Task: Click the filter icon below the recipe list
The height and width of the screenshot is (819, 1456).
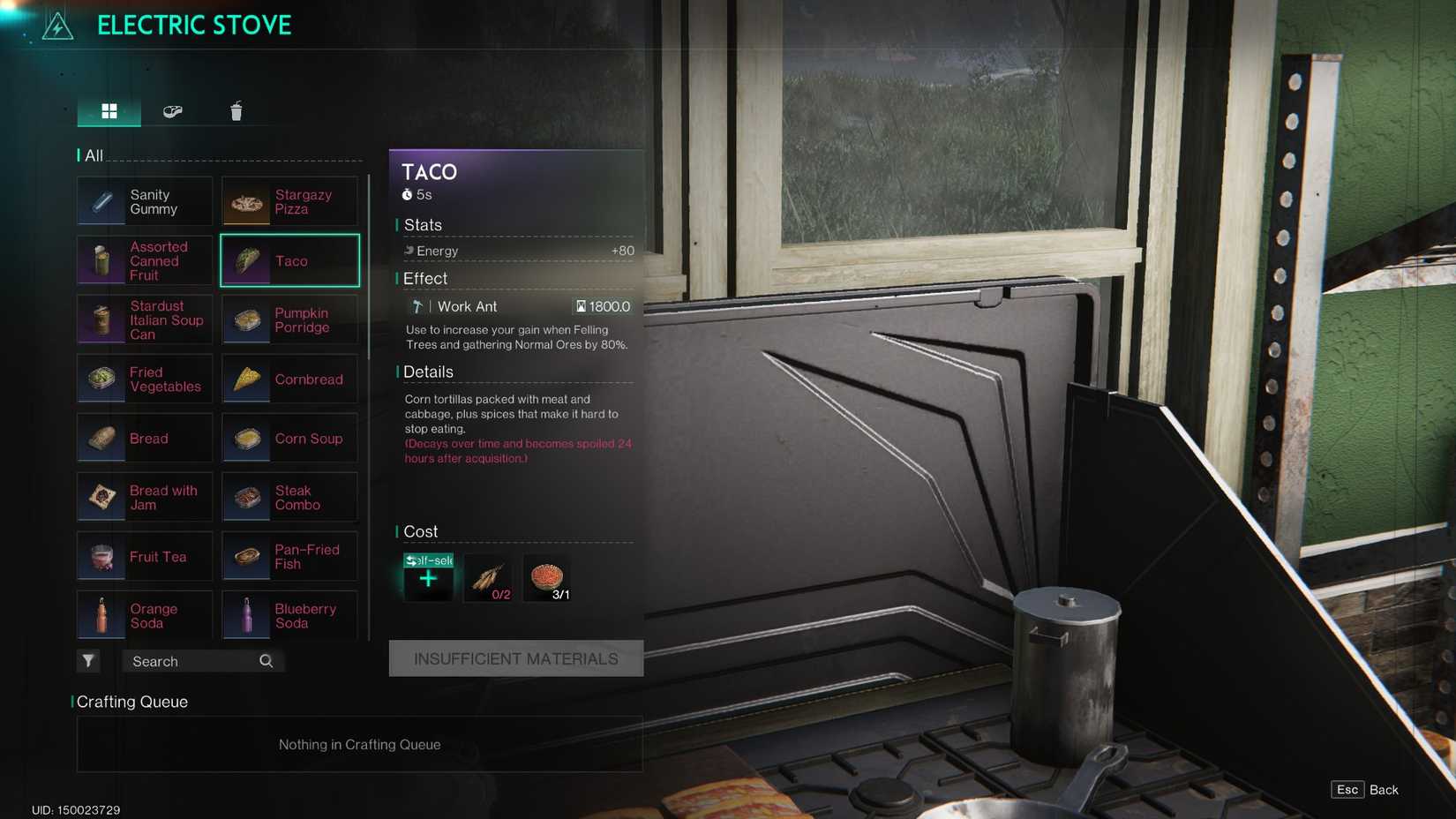Action: (x=88, y=660)
